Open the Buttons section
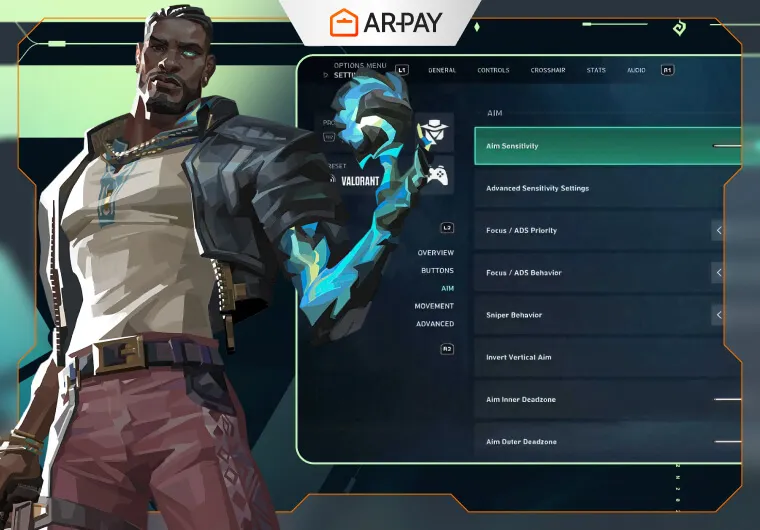 click(437, 271)
